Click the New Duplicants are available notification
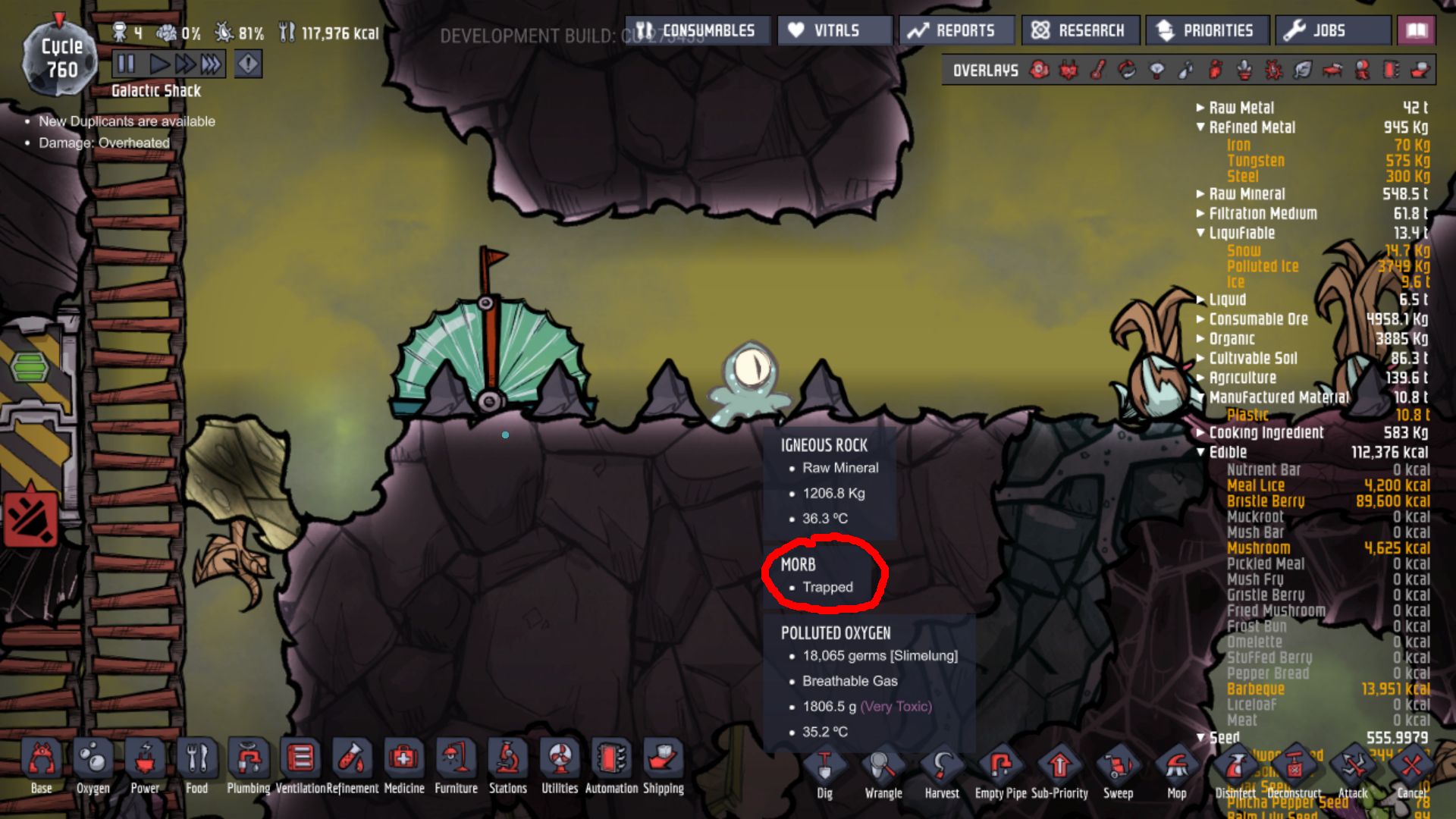This screenshot has width=1456, height=819. click(x=127, y=121)
